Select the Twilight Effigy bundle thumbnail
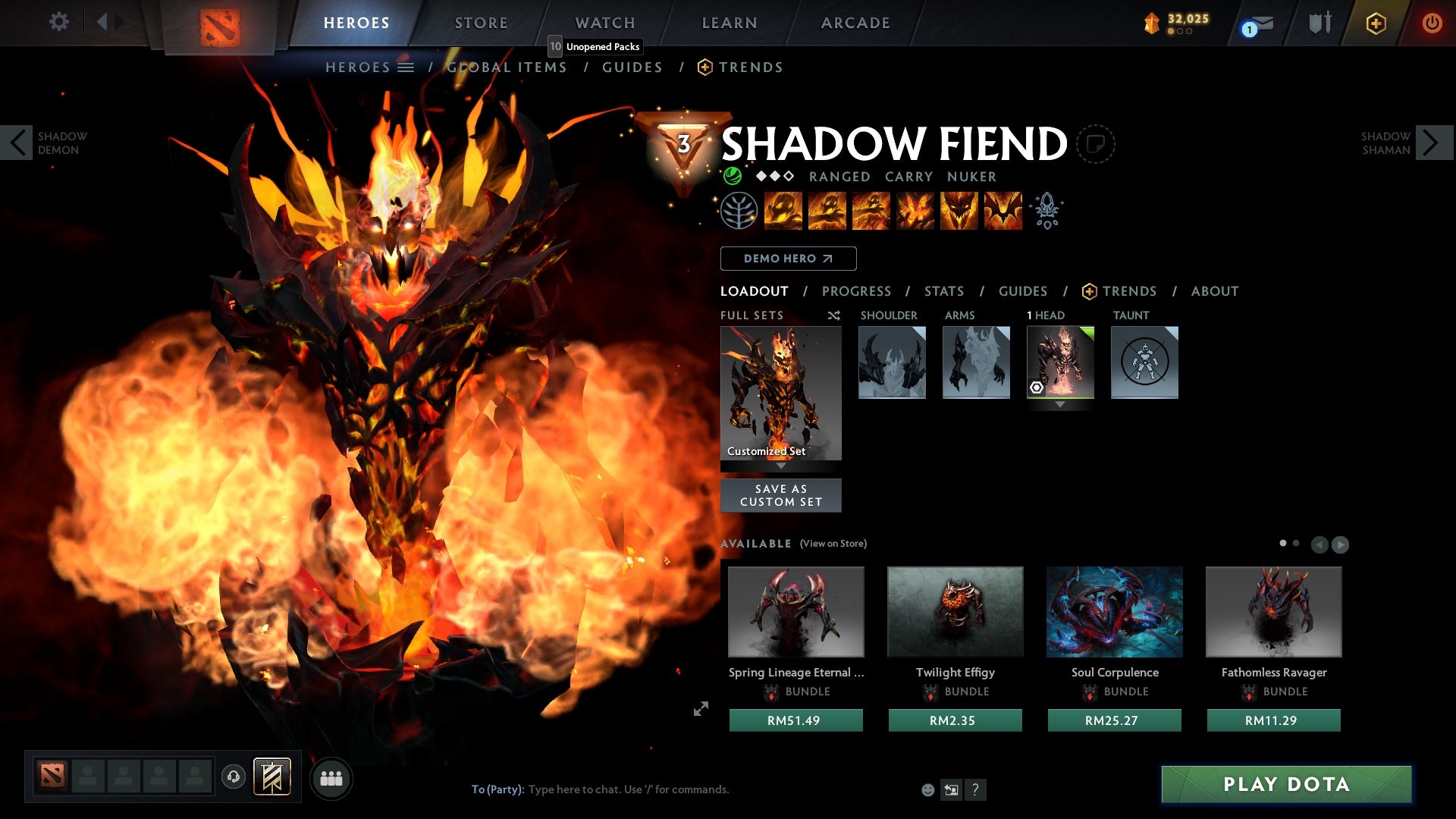The width and height of the screenshot is (1456, 819). coord(955,612)
